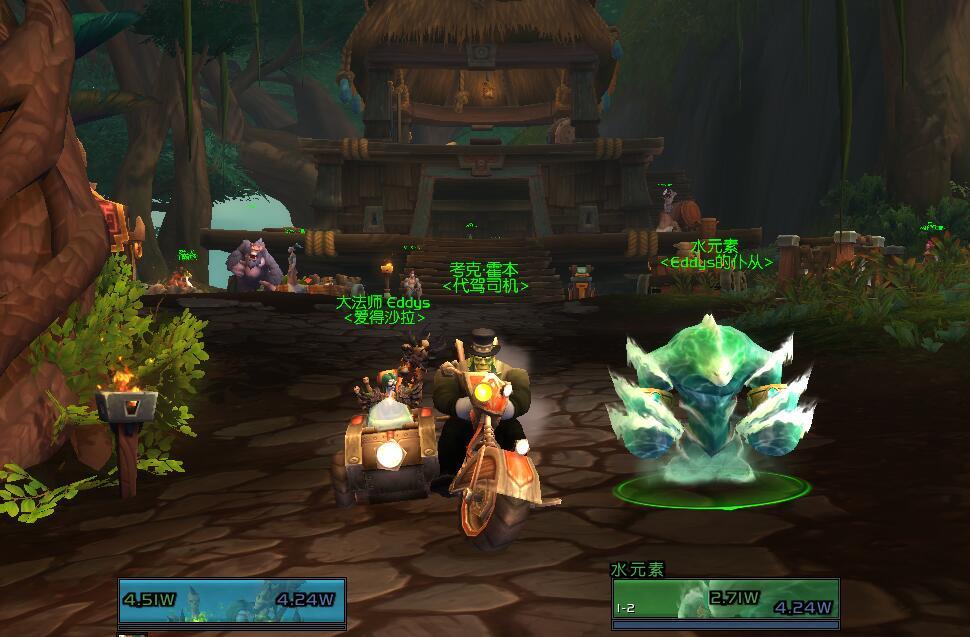This screenshot has width=970, height=637.
Task: Select the player unit frame showing 4.51W
Action: (232, 600)
